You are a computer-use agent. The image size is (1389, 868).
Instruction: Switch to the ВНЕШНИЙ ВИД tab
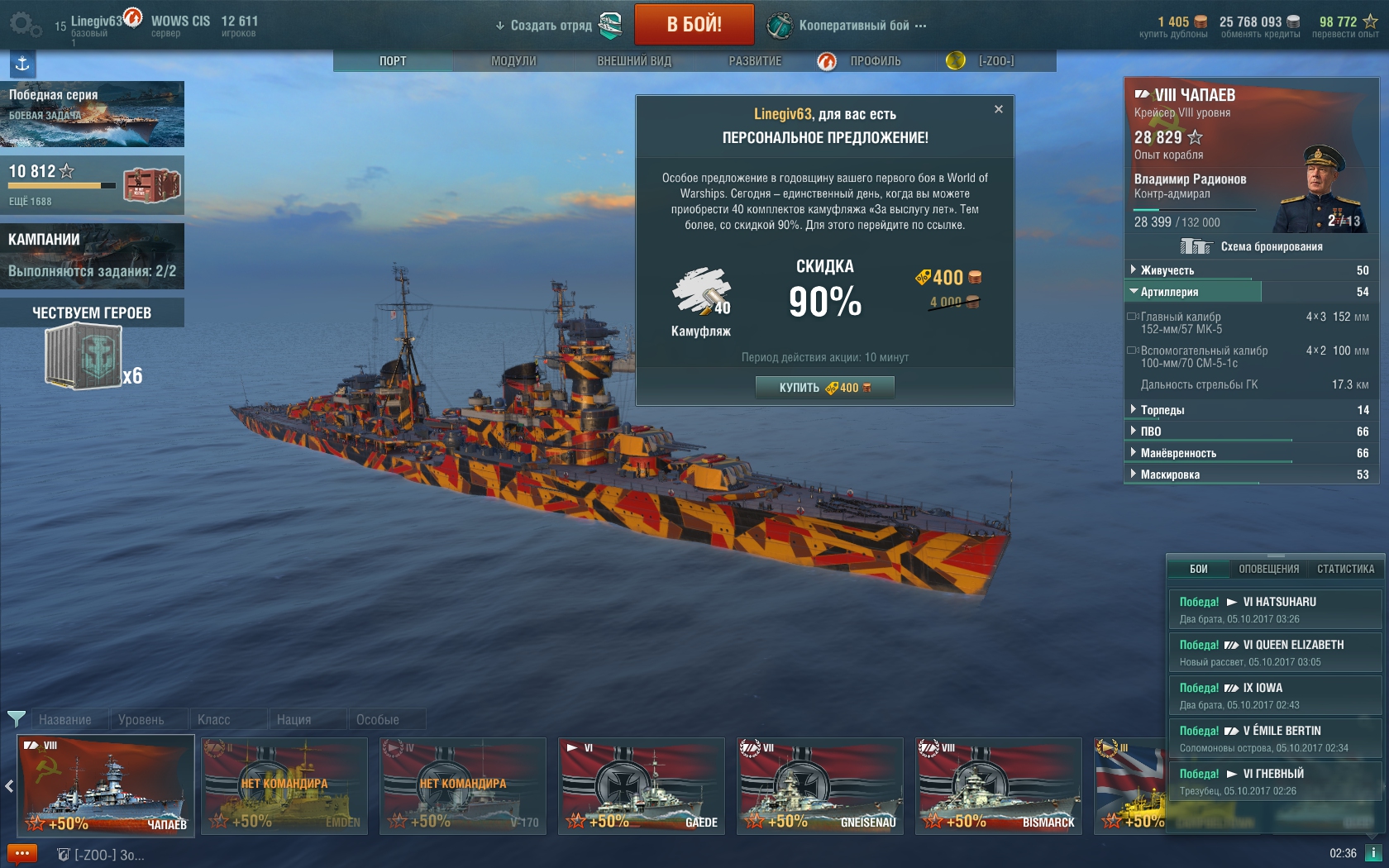tap(634, 61)
